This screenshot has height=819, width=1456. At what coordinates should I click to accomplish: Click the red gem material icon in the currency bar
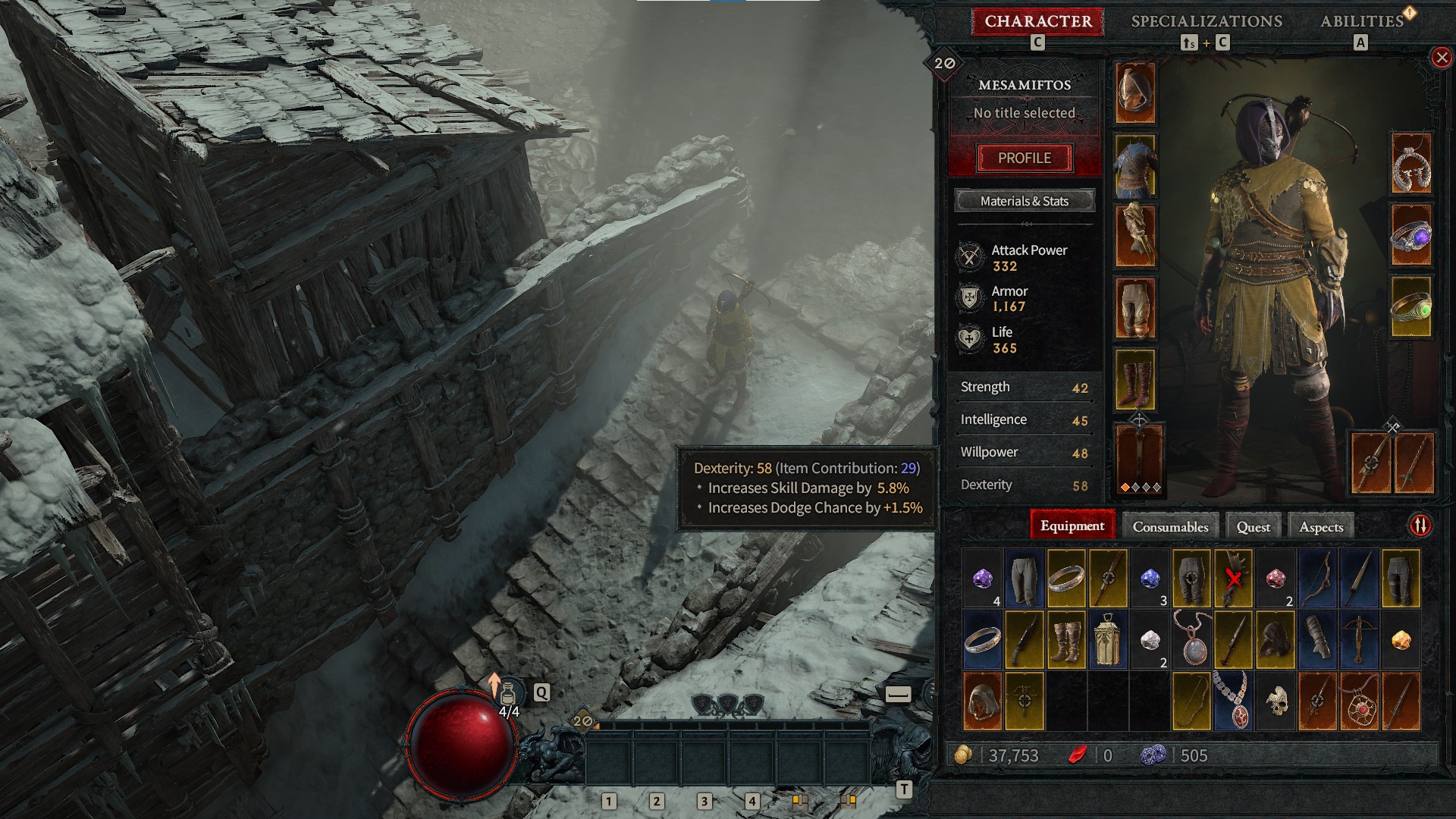[x=1077, y=755]
